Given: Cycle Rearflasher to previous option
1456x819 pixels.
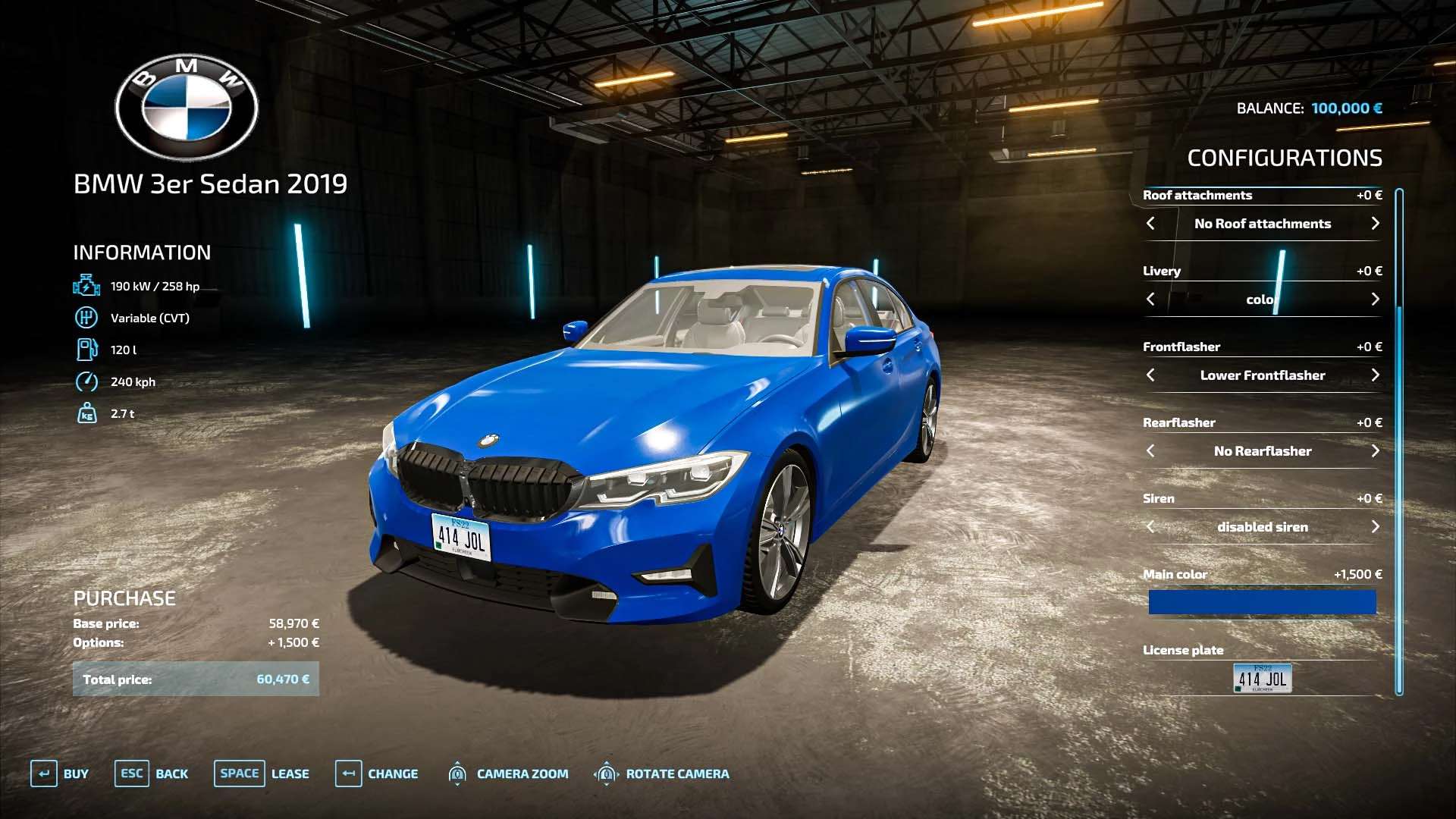Looking at the screenshot, I should pyautogui.click(x=1150, y=451).
